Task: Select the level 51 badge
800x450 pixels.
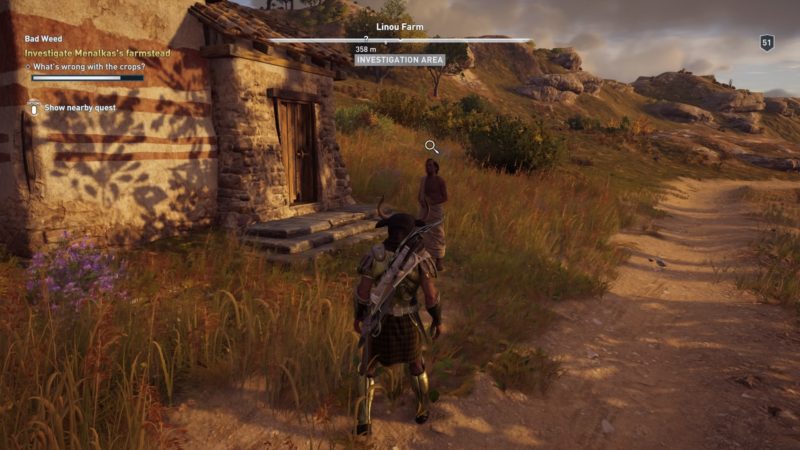Action: pyautogui.click(x=767, y=43)
